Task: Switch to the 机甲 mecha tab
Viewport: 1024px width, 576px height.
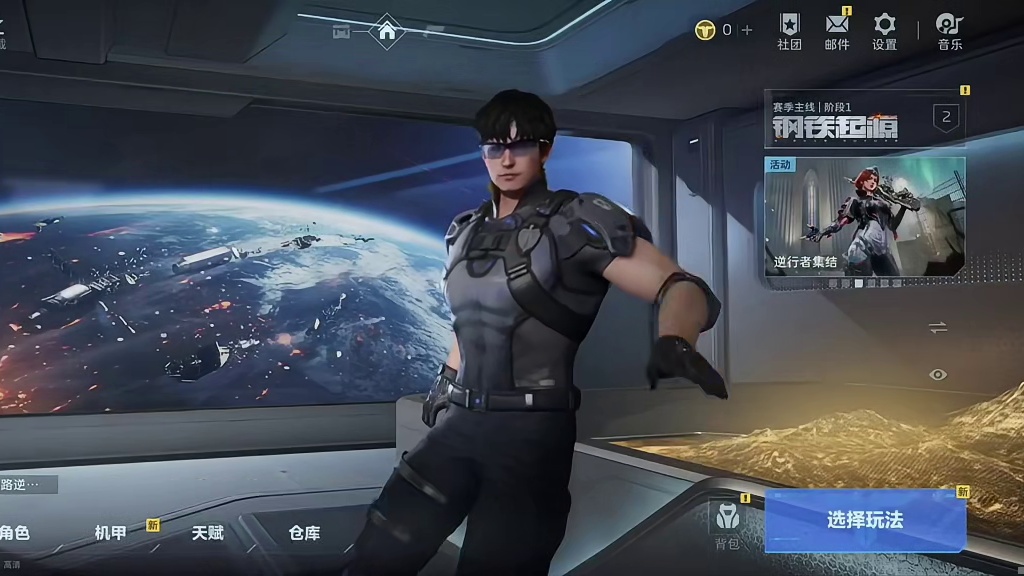Action: tap(111, 533)
